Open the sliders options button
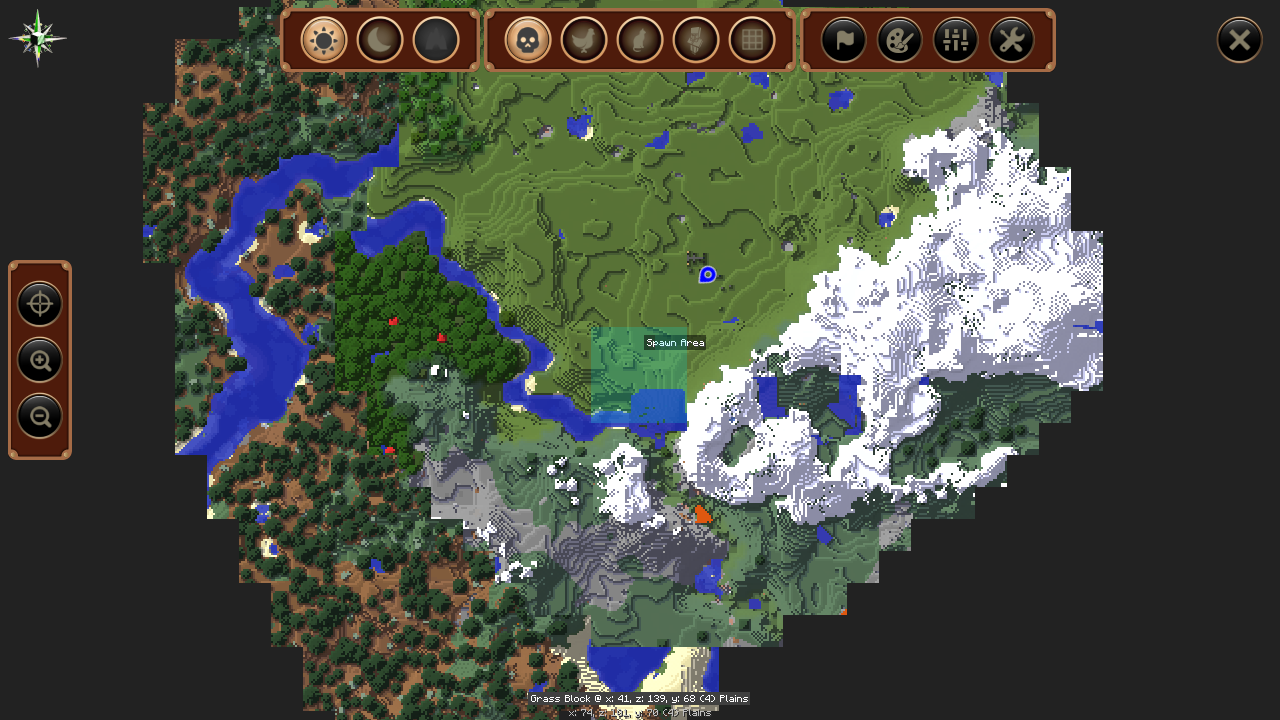Viewport: 1280px width, 720px height. [x=956, y=41]
